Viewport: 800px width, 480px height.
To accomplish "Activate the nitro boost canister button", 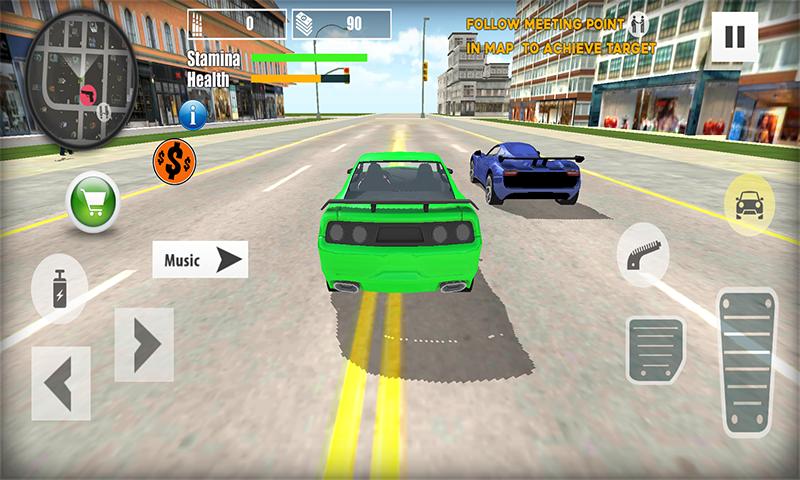I will 60,288.
